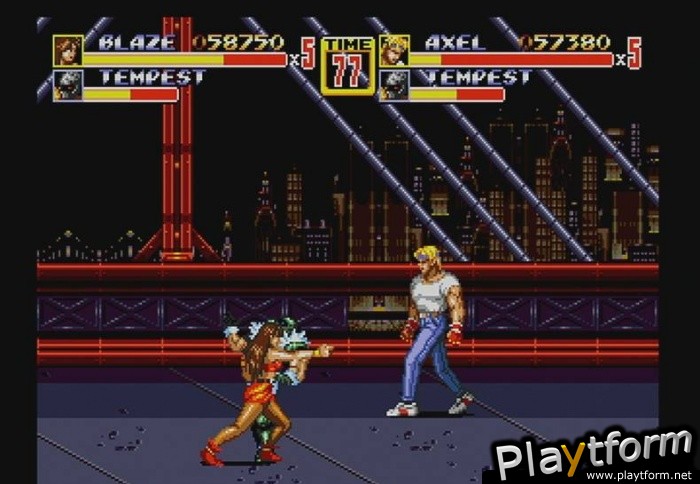Select the Tempest enemy portrait under Axel

pyautogui.click(x=394, y=85)
